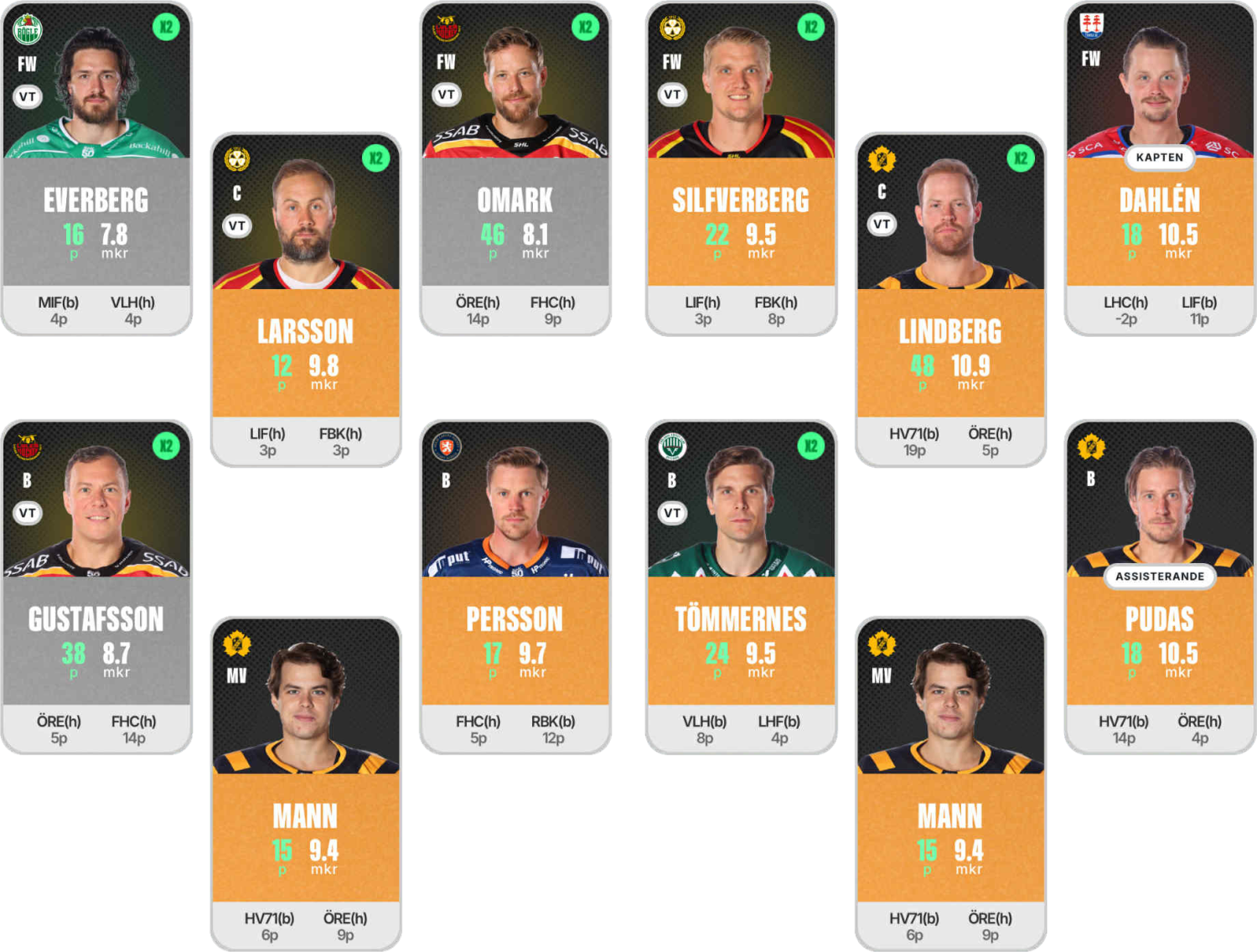Viewport: 1257px width, 952px height.
Task: Open the Tömmernes player card
Action: click(x=741, y=620)
